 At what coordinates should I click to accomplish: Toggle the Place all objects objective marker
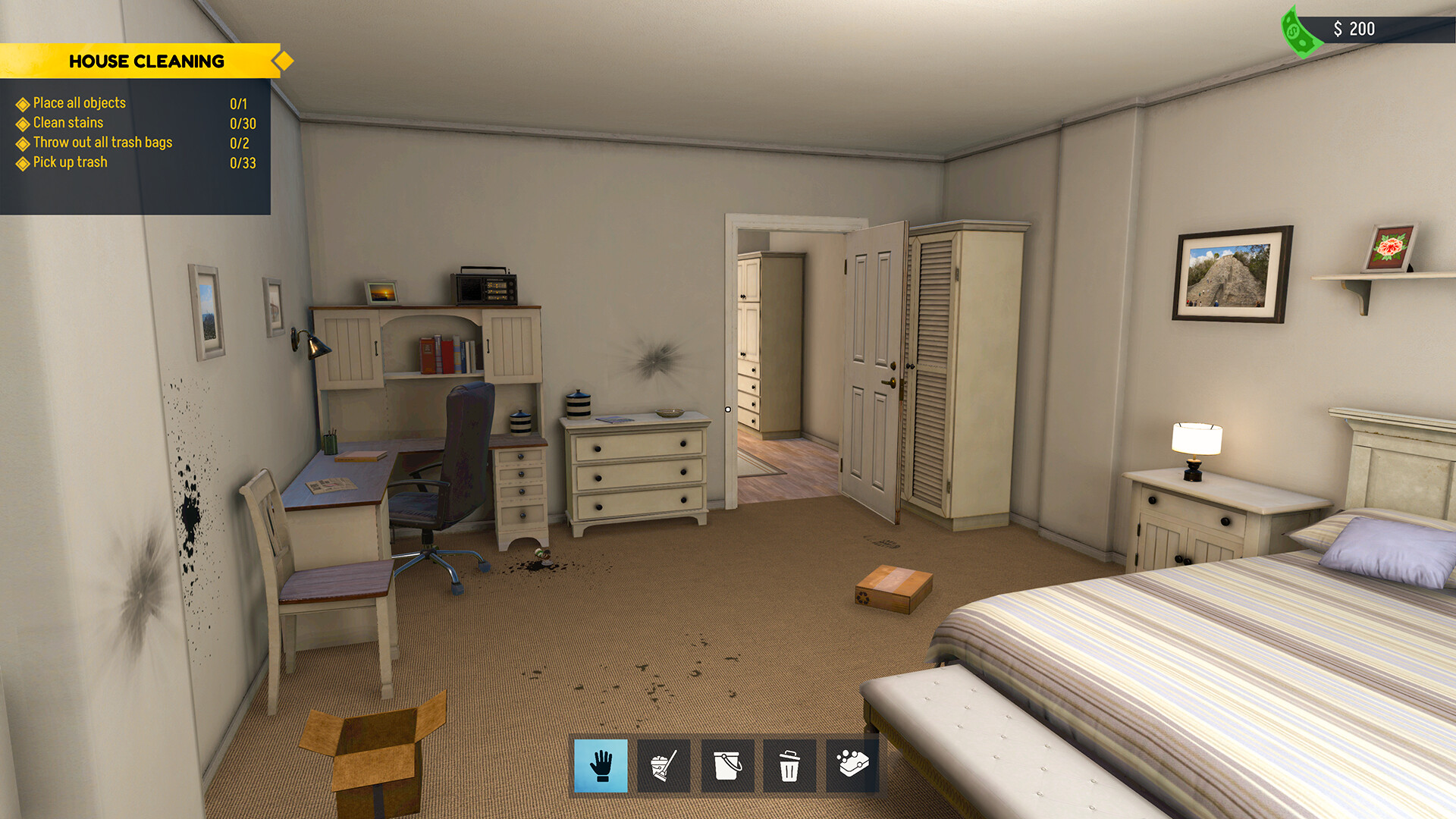click(22, 103)
